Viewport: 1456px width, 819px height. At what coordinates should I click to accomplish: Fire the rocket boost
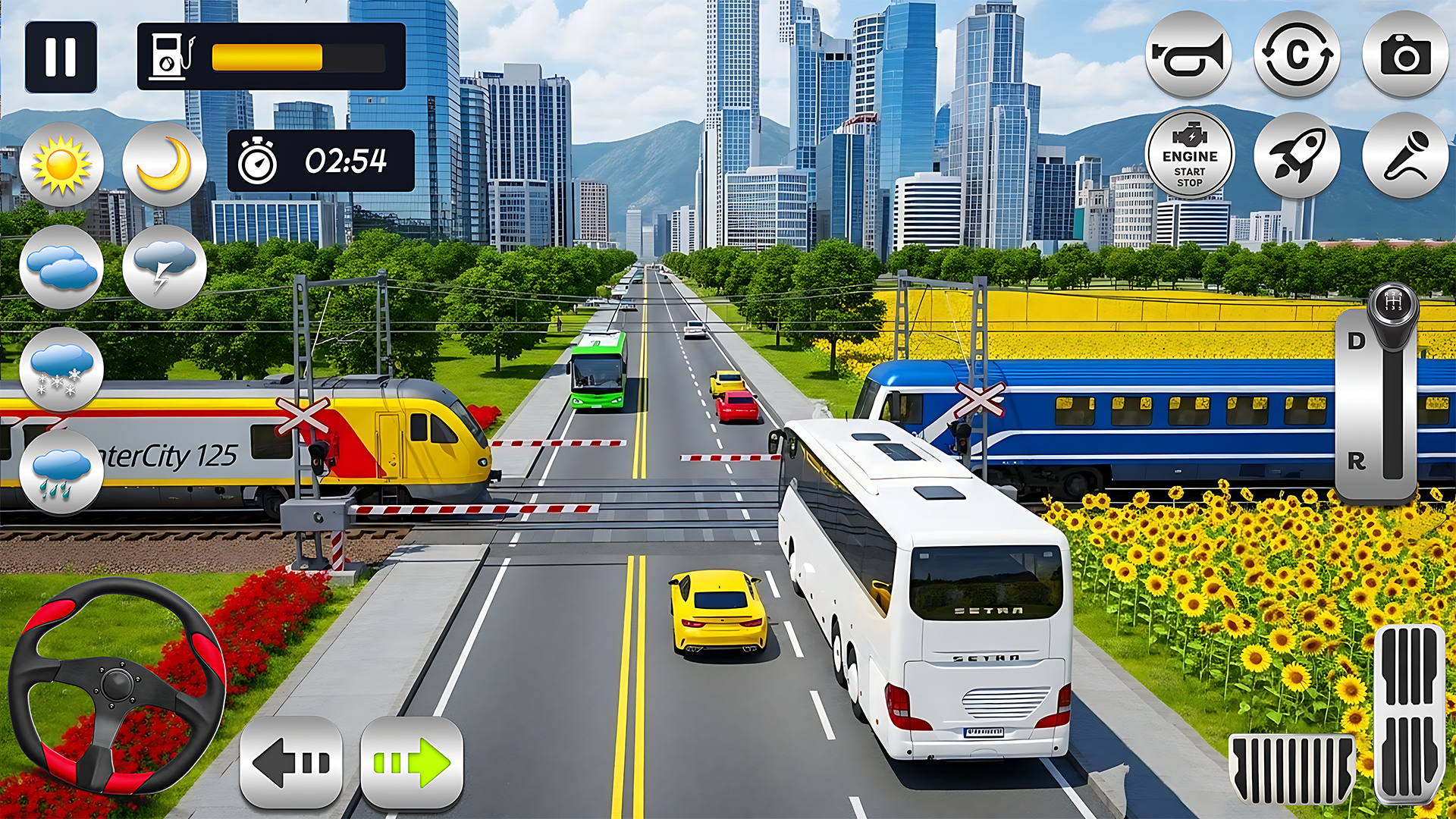[1297, 156]
